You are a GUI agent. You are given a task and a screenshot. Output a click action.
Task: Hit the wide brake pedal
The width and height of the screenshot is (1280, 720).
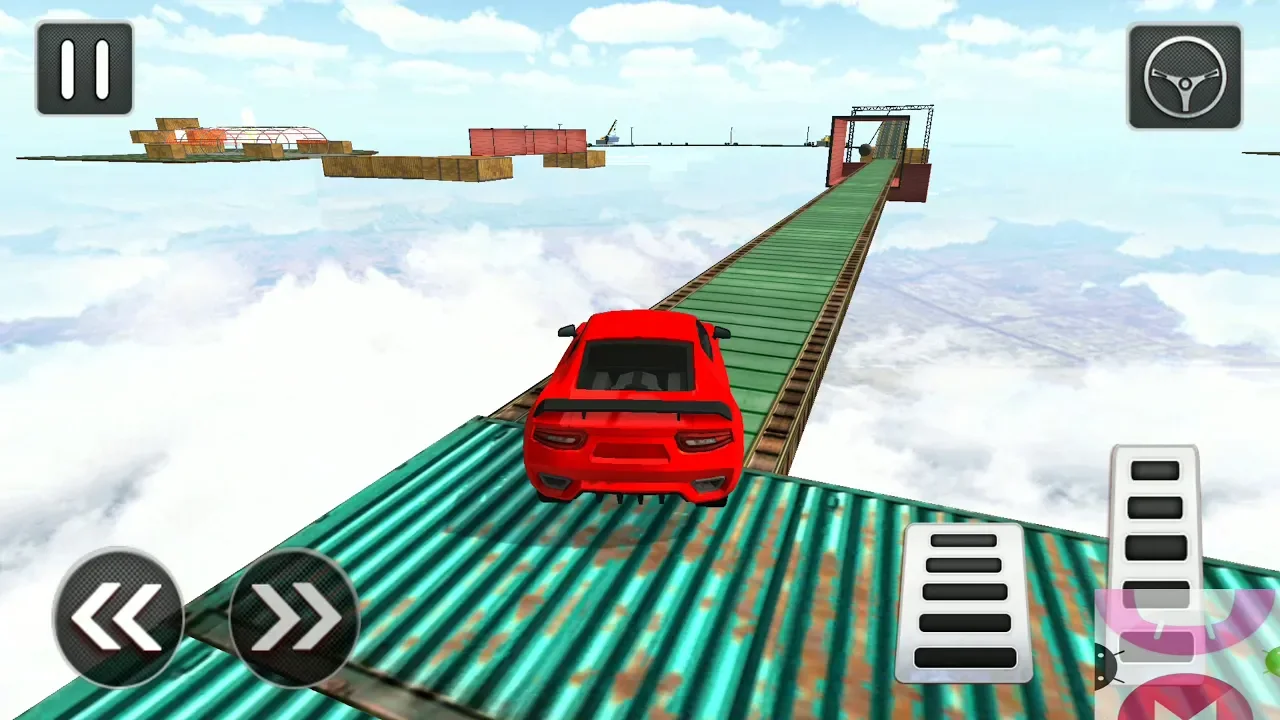[x=966, y=601]
